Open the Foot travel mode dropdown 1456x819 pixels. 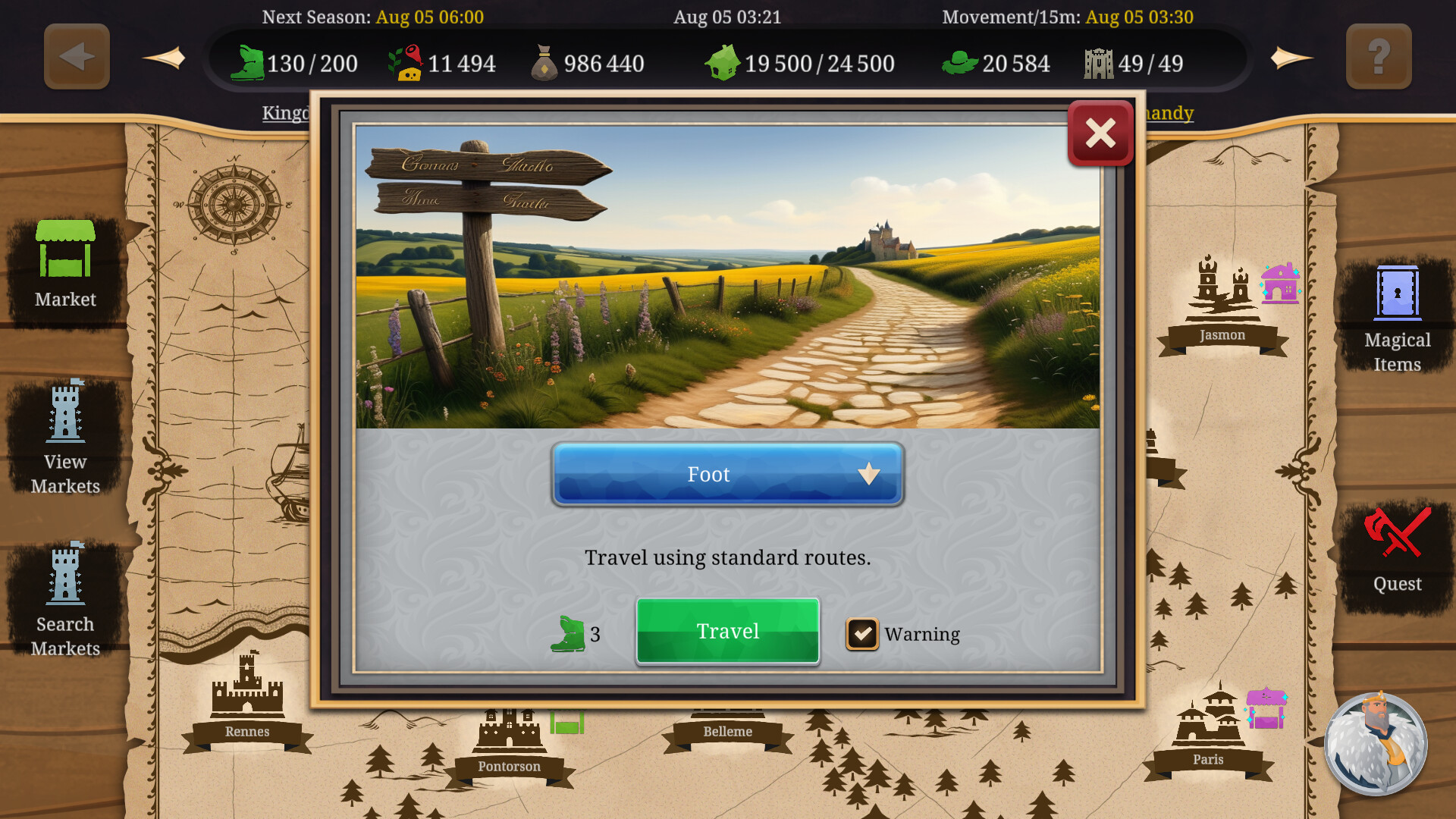pyautogui.click(x=726, y=474)
